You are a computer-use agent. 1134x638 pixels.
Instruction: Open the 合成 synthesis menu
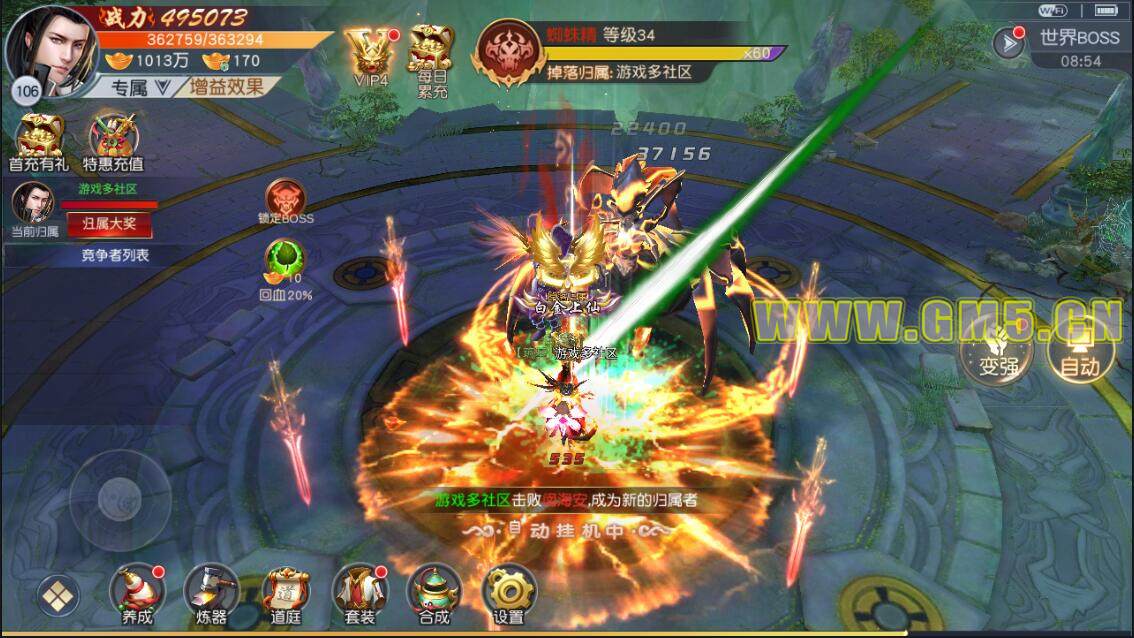coord(434,594)
